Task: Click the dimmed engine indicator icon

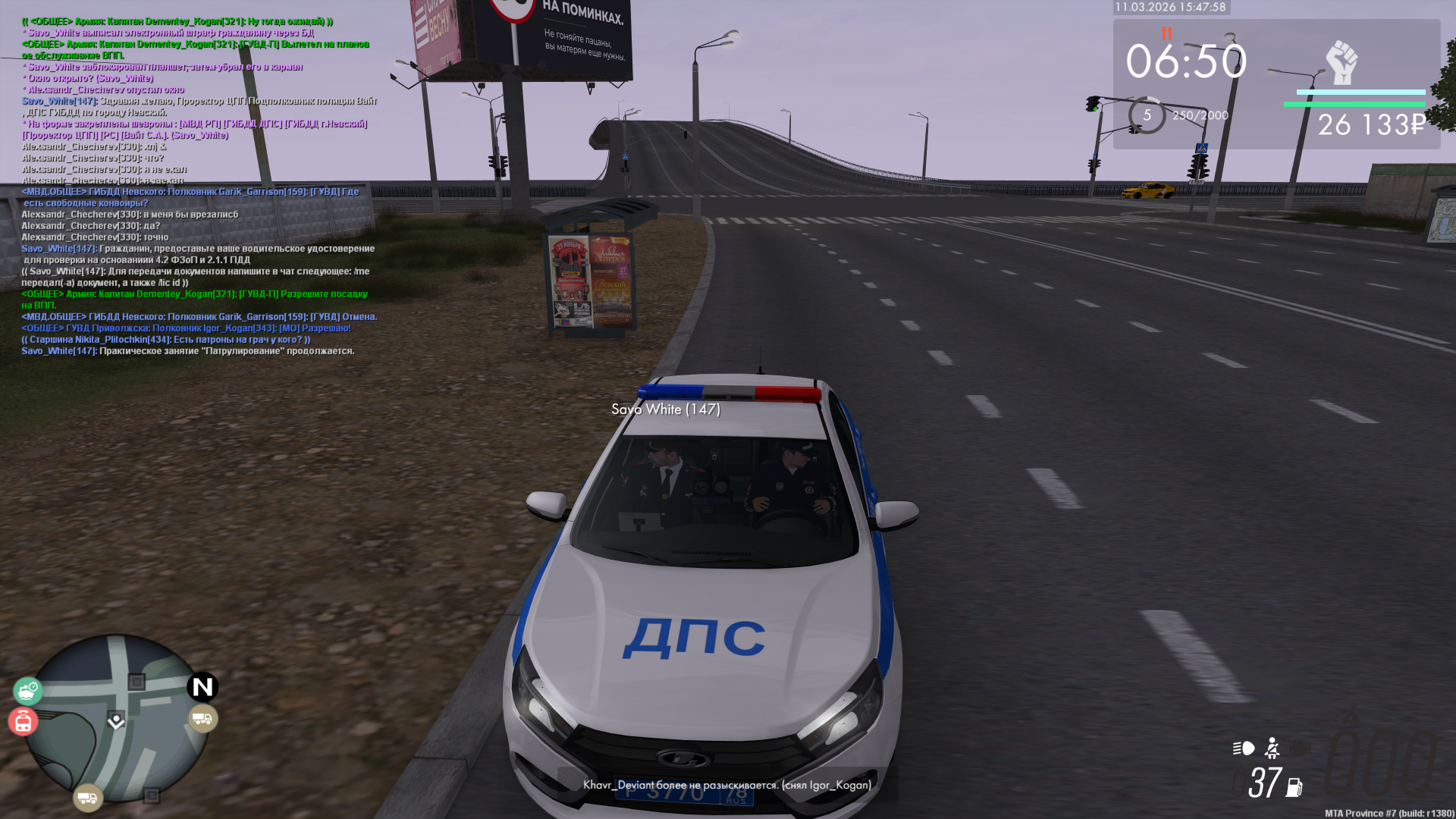Action: [x=1300, y=748]
